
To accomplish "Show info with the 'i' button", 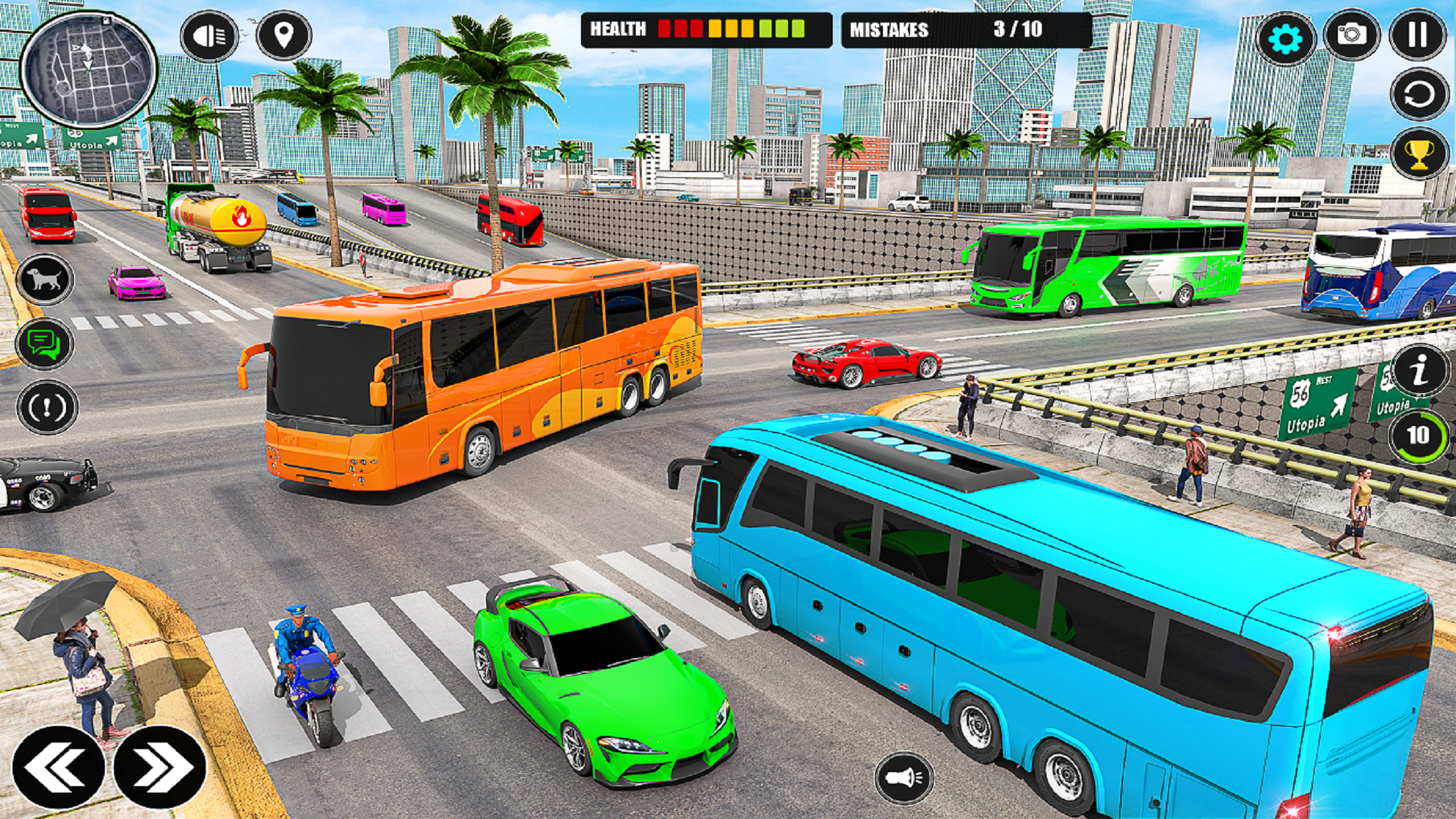I will click(1420, 370).
